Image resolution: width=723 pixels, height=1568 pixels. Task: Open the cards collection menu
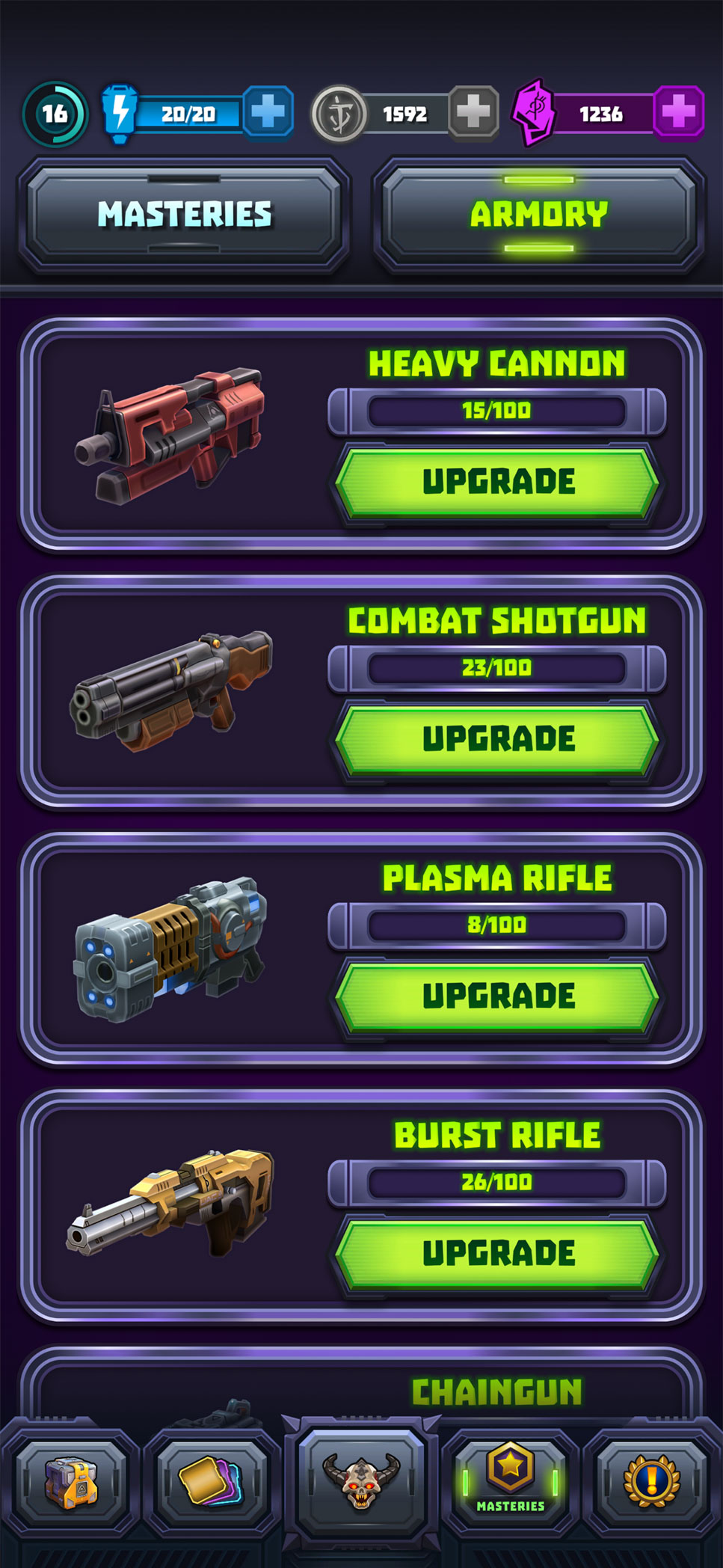(x=213, y=1483)
